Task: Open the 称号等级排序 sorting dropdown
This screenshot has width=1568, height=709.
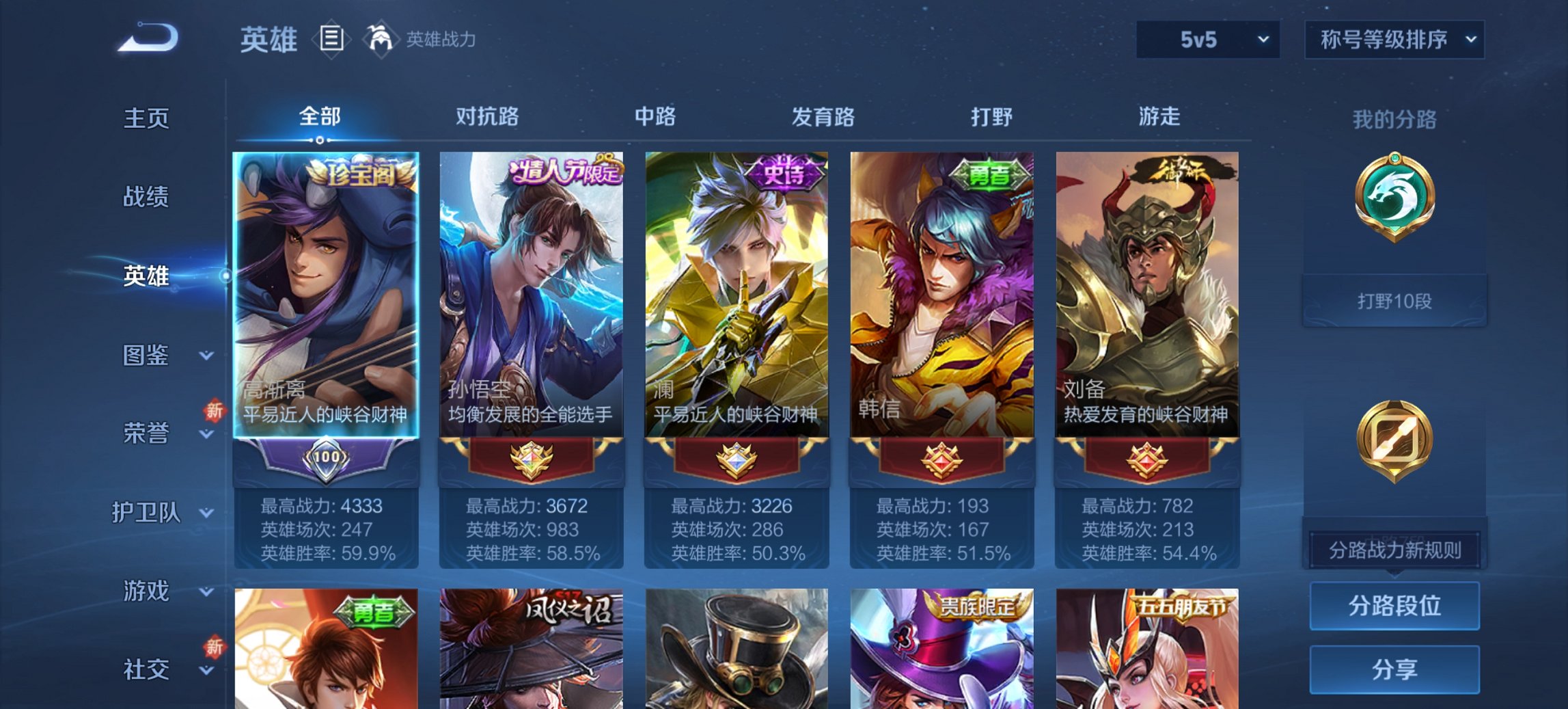Action: click(1394, 40)
